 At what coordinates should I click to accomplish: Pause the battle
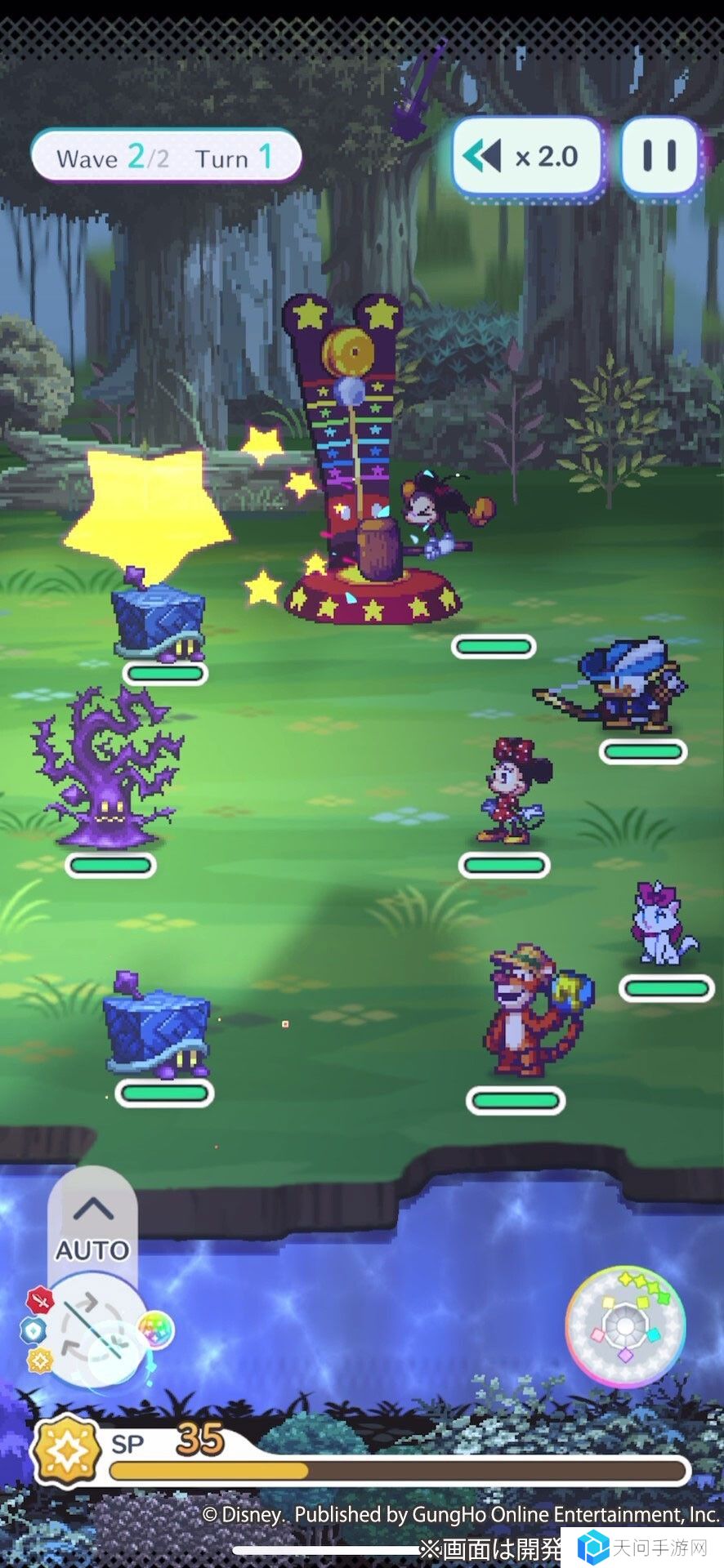(659, 156)
